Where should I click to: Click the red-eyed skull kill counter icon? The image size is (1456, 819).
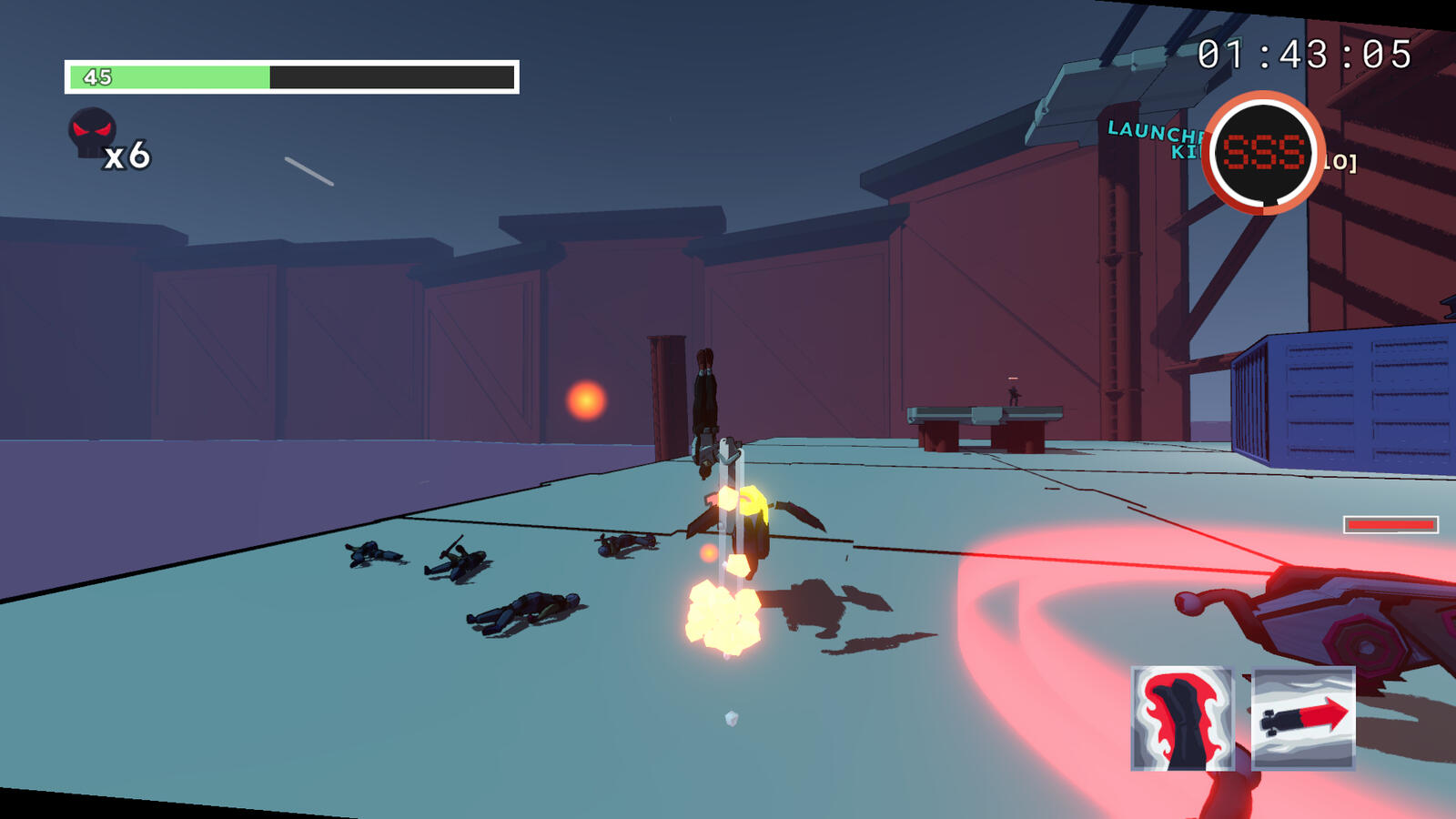click(92, 133)
